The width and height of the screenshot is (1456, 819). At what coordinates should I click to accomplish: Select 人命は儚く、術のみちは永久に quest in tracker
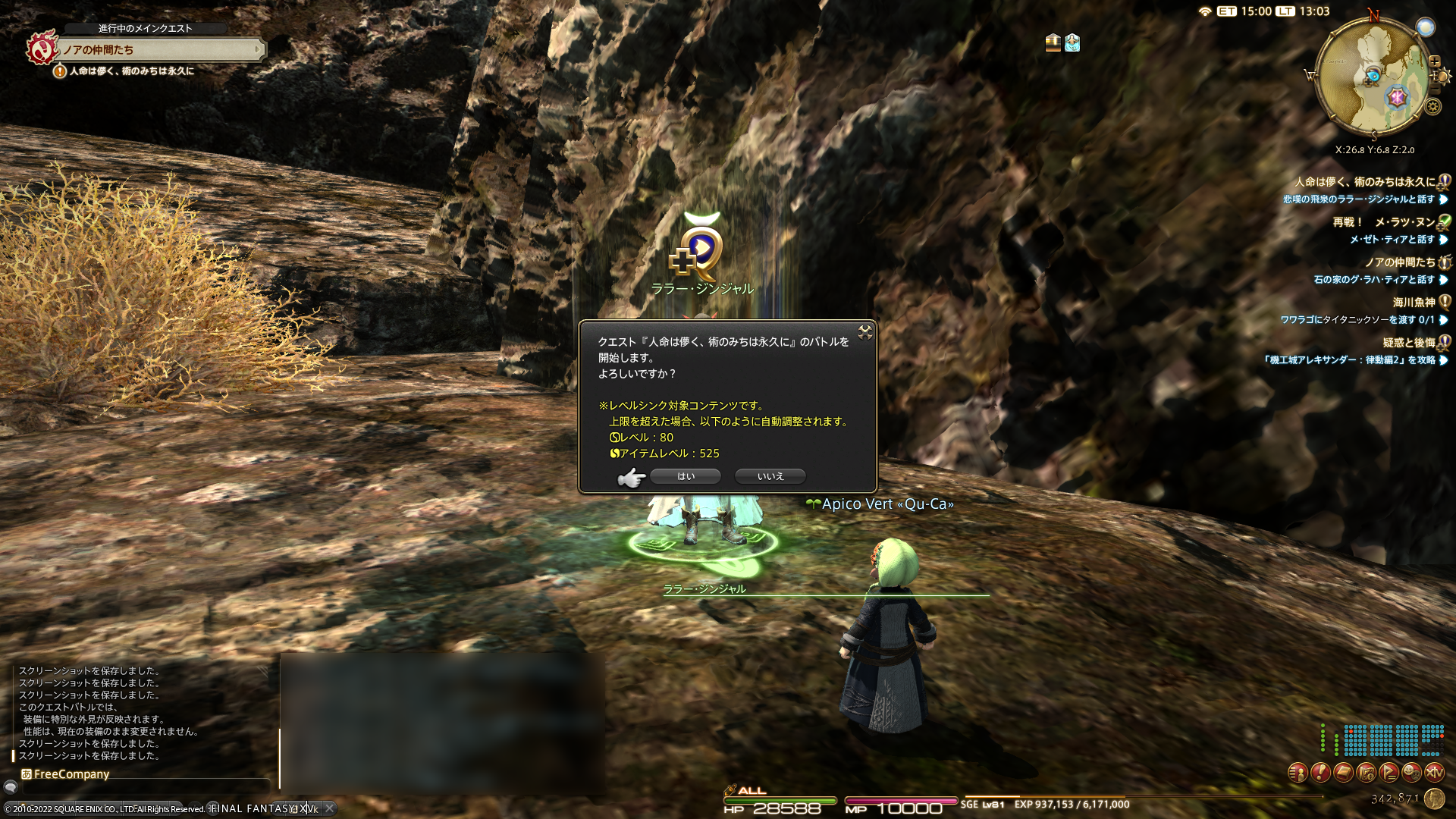click(x=1364, y=182)
